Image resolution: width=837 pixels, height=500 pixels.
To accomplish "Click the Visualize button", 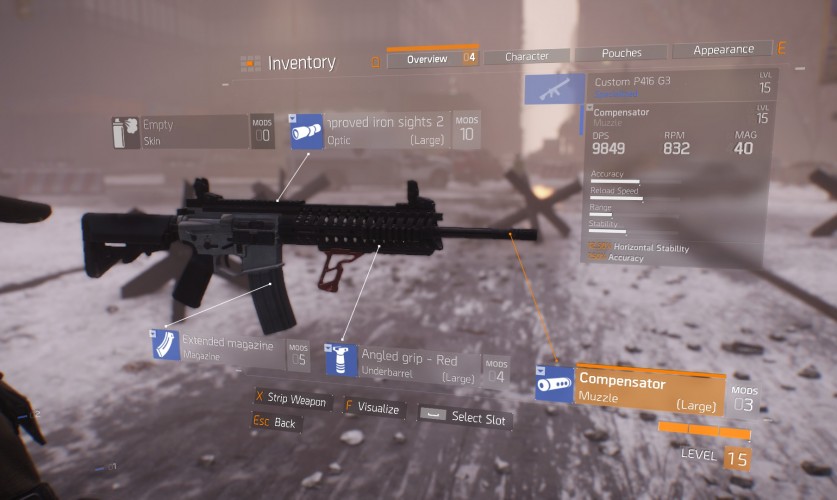I will tap(373, 408).
